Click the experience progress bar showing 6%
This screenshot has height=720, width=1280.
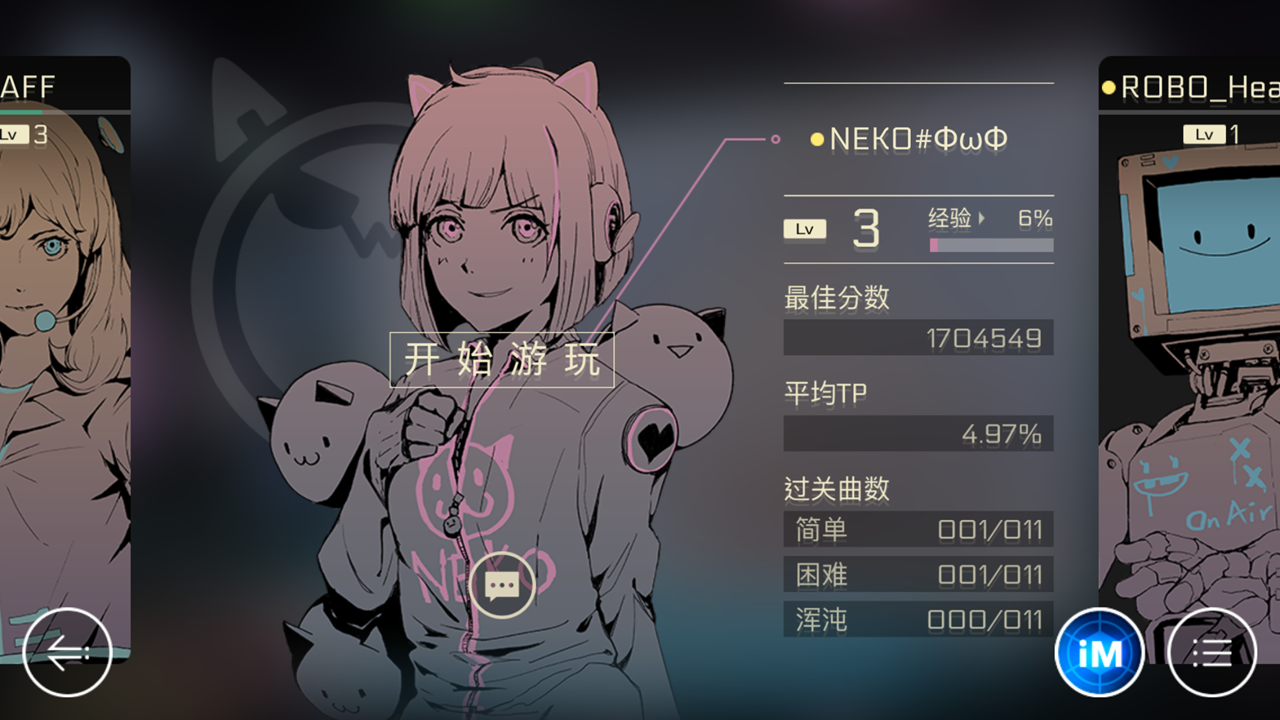point(991,246)
